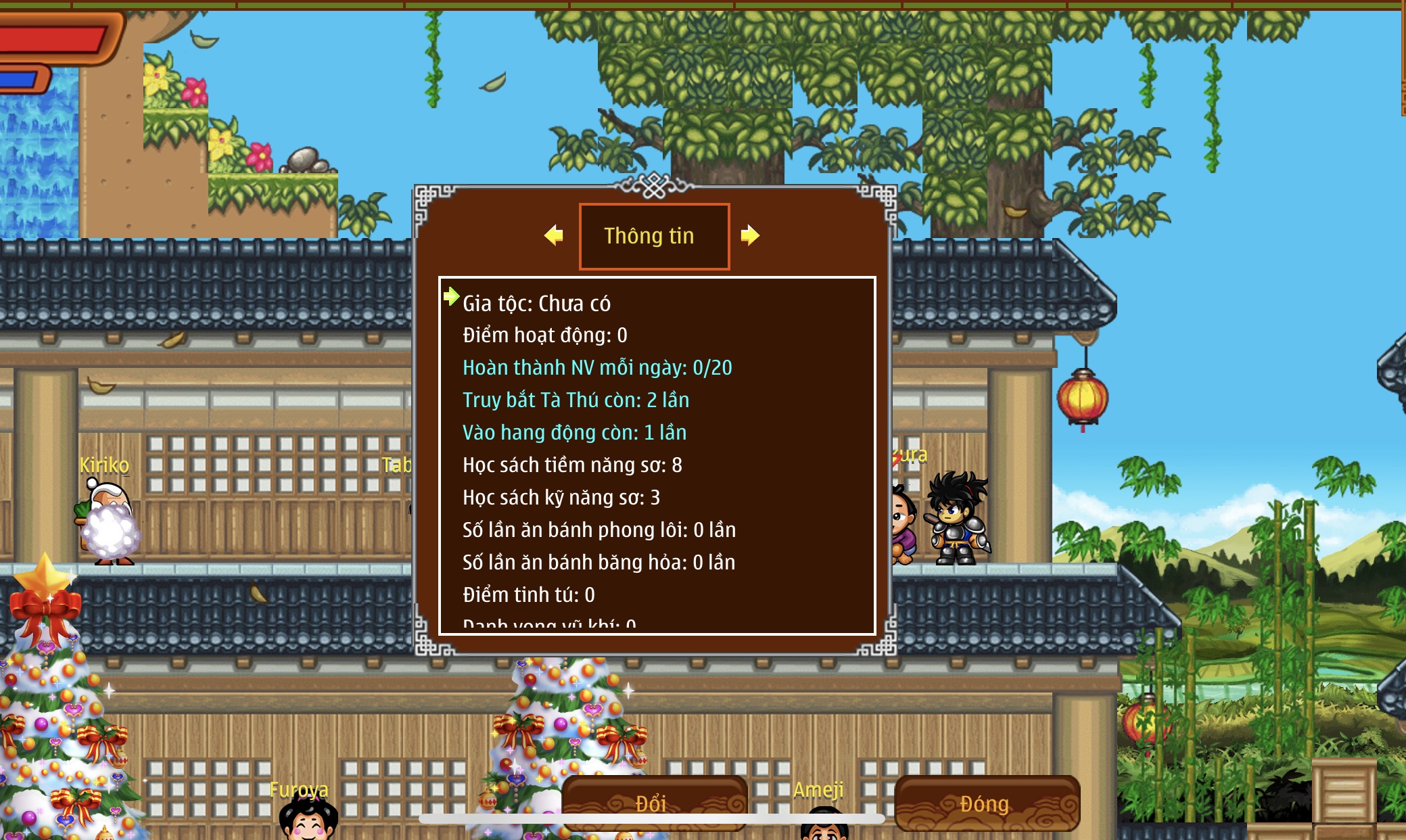Choose the Điểm hoạt động row
This screenshot has width=1406, height=840.
[544, 335]
